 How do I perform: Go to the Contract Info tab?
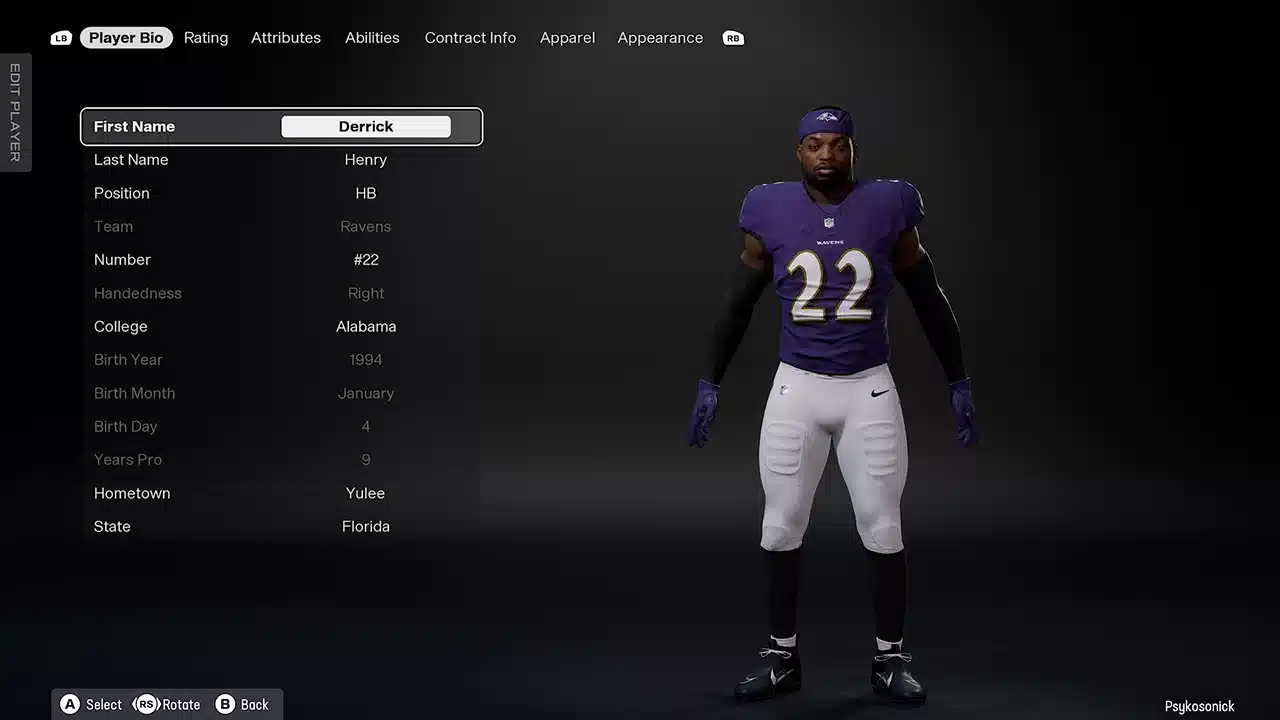click(x=470, y=38)
